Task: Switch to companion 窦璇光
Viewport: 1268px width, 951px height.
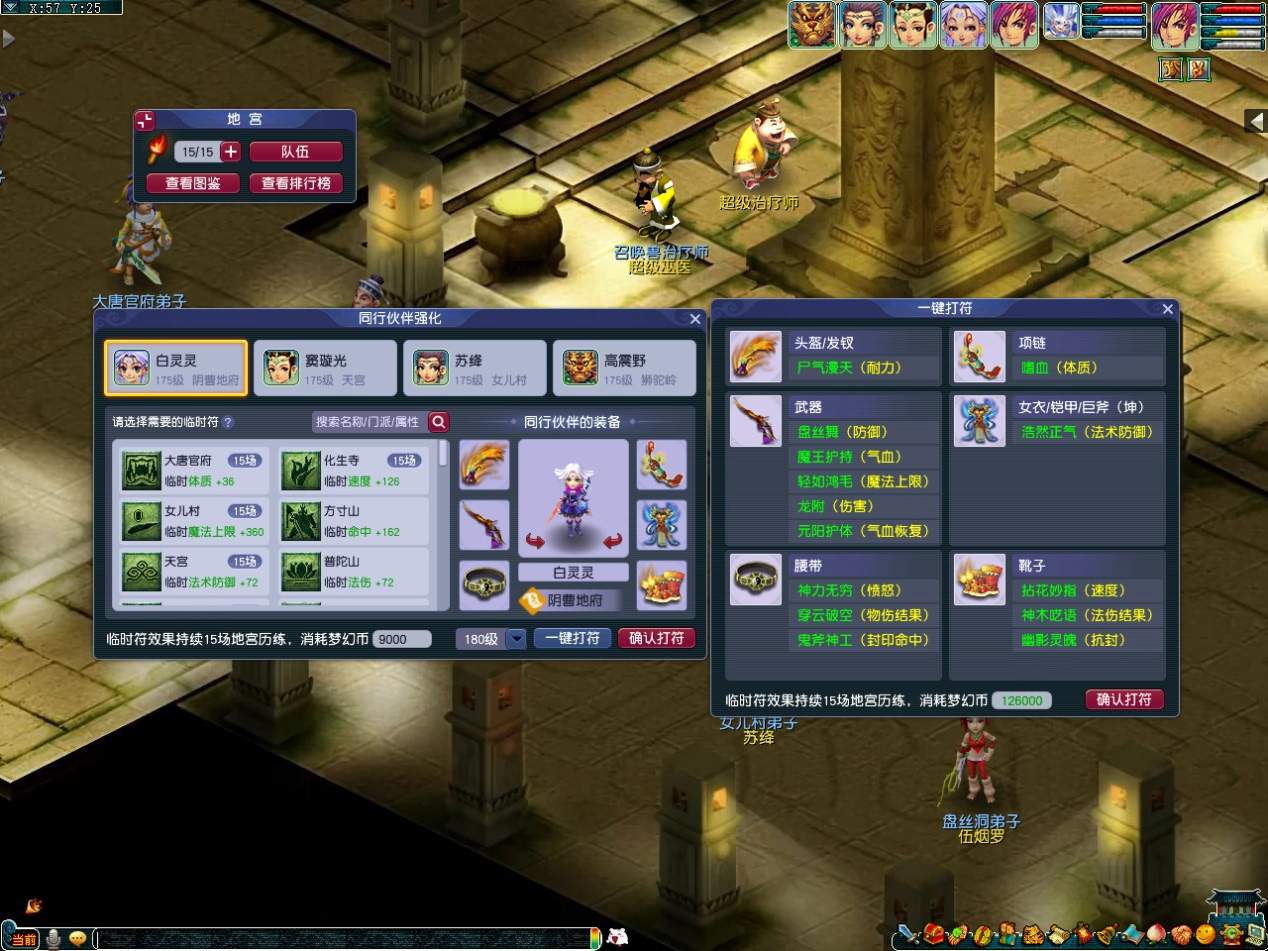Action: [x=325, y=368]
